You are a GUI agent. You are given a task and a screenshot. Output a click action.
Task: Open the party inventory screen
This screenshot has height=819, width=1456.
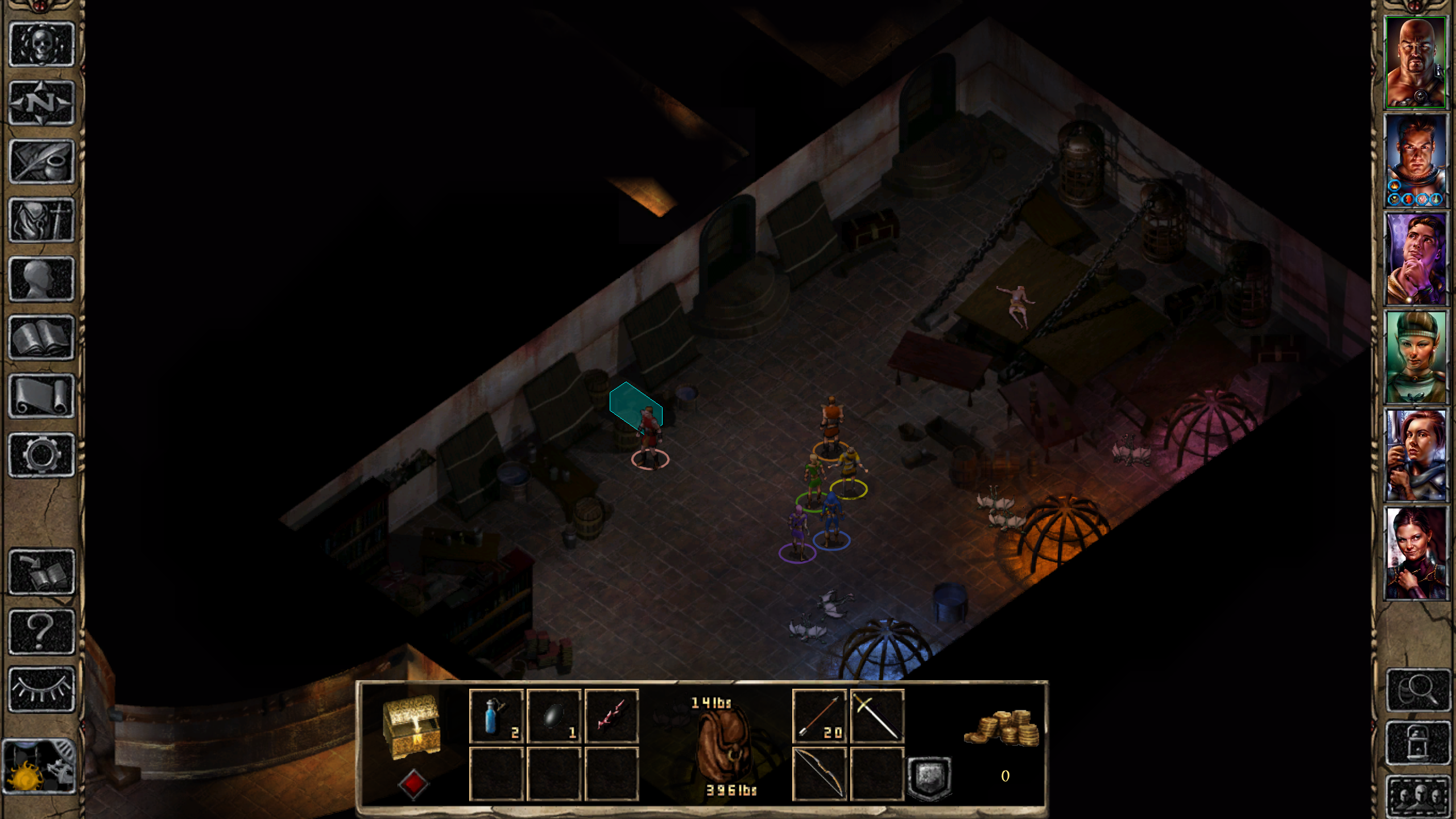coord(42,221)
